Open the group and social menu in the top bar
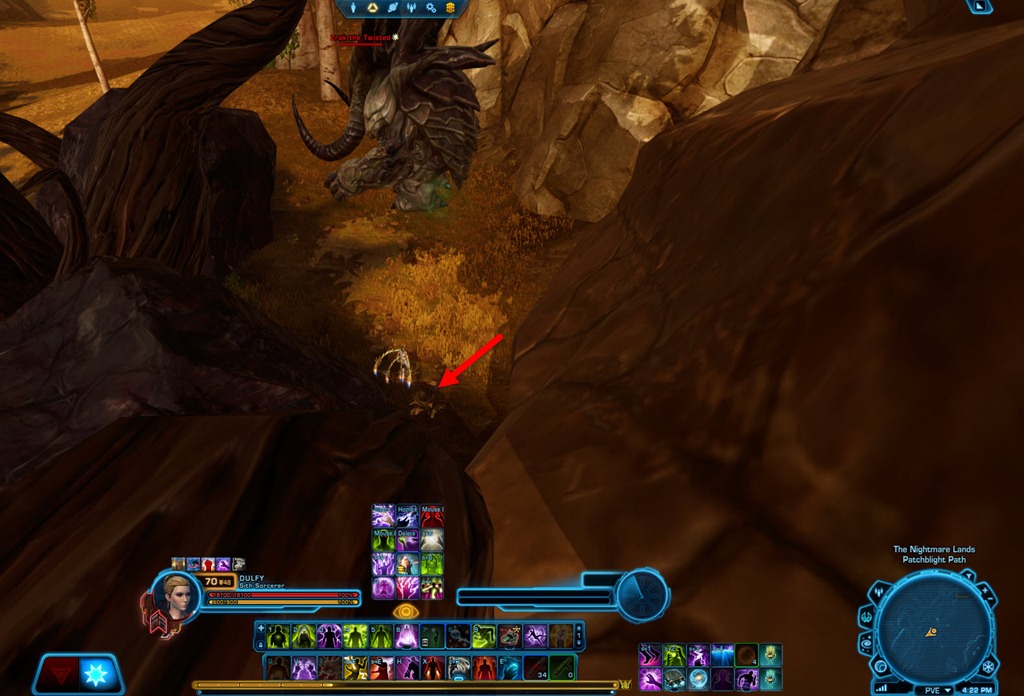 [414, 8]
